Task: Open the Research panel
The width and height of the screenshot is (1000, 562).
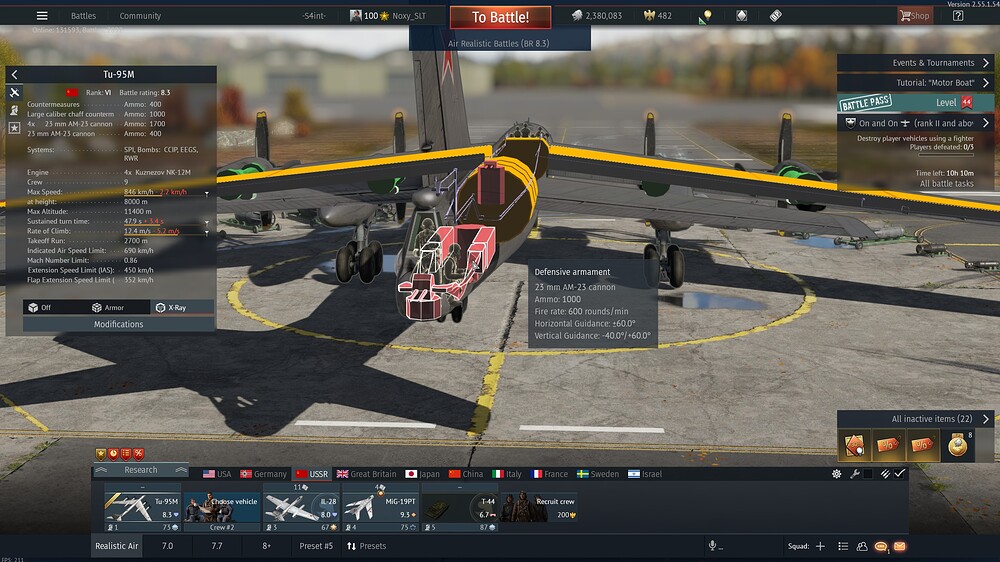Action: [x=140, y=470]
